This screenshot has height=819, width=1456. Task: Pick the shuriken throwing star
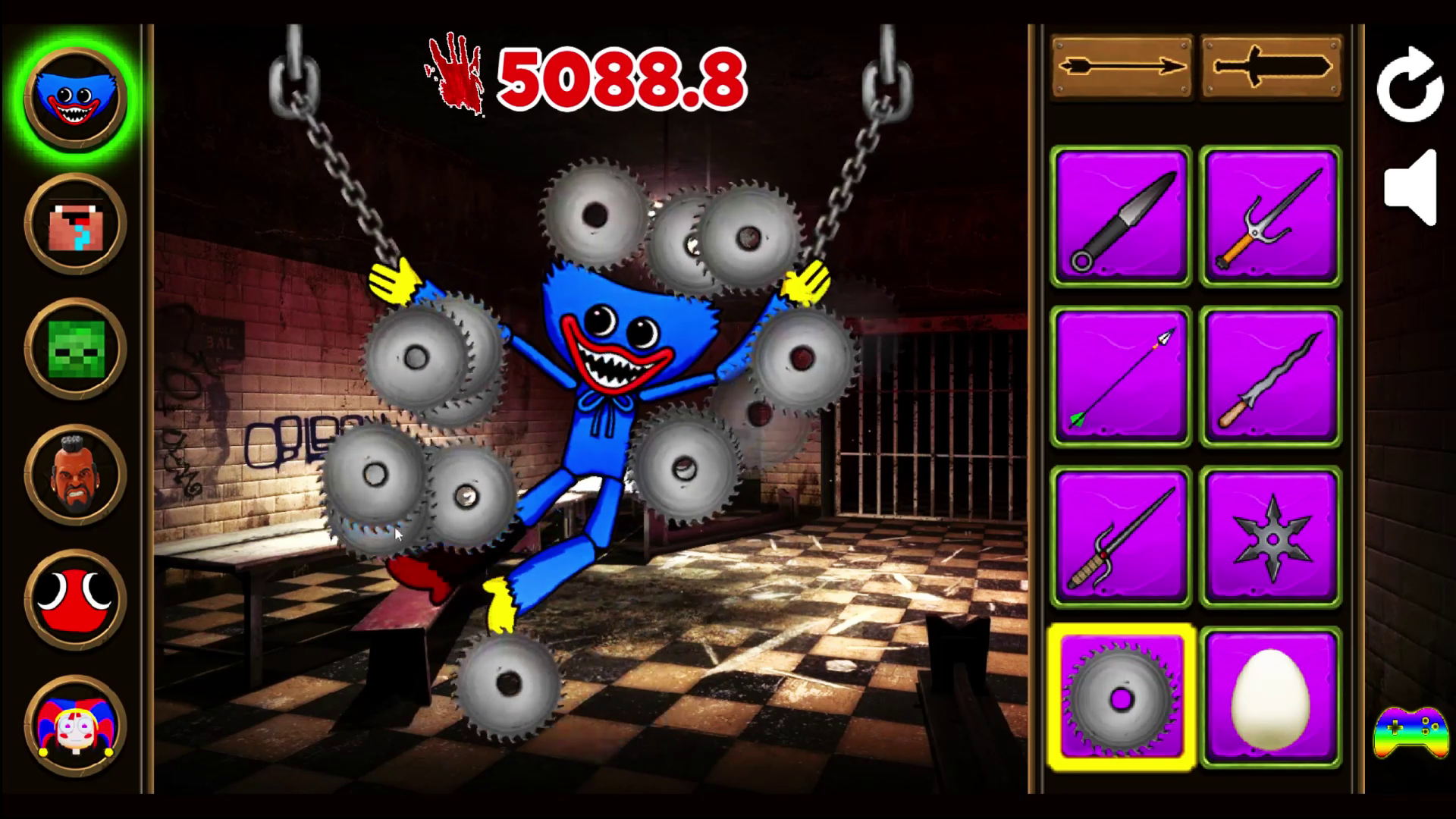click(x=1270, y=536)
